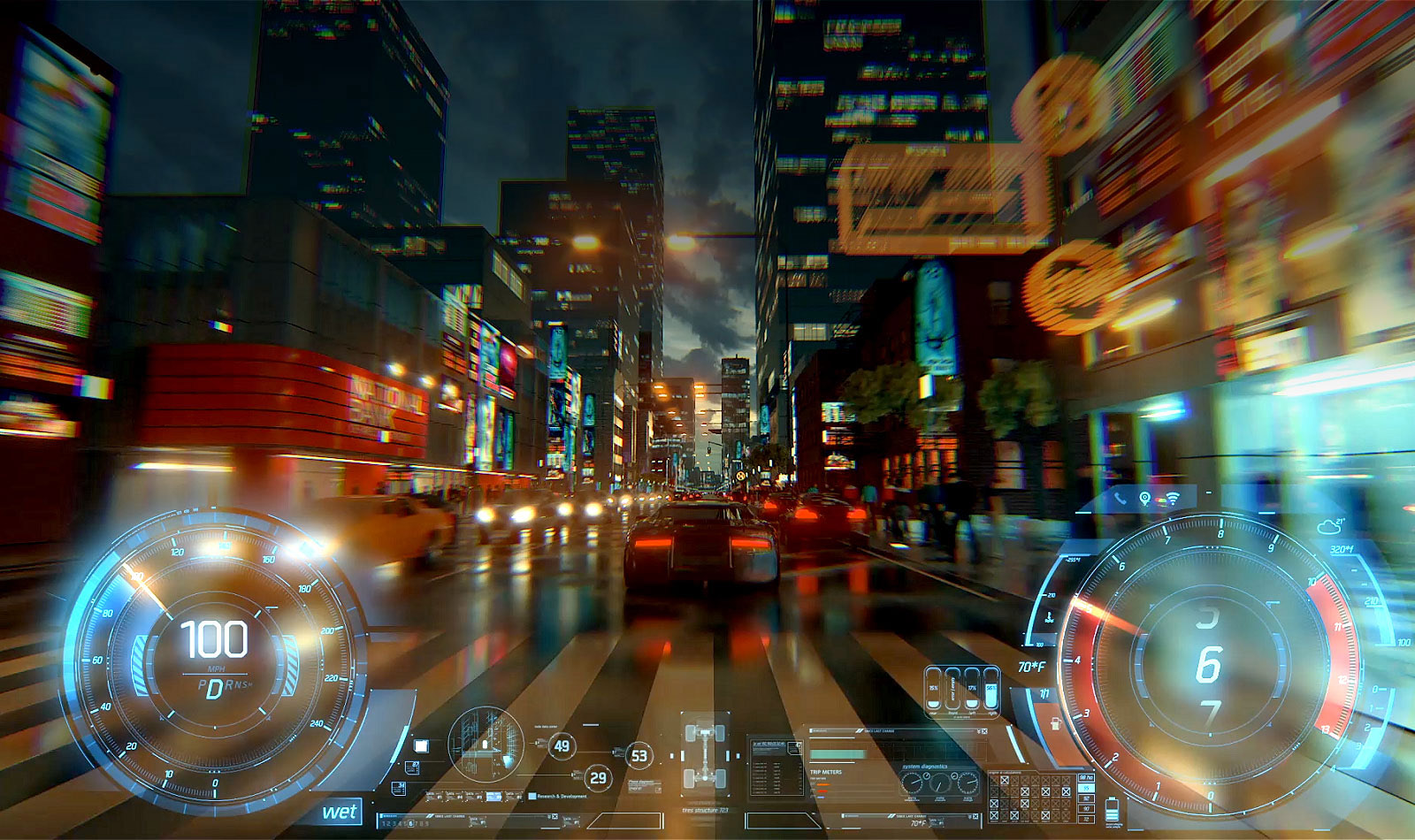Click the fuel pump icon on the fuel gauge
This screenshot has height=840, width=1415.
[1056, 724]
